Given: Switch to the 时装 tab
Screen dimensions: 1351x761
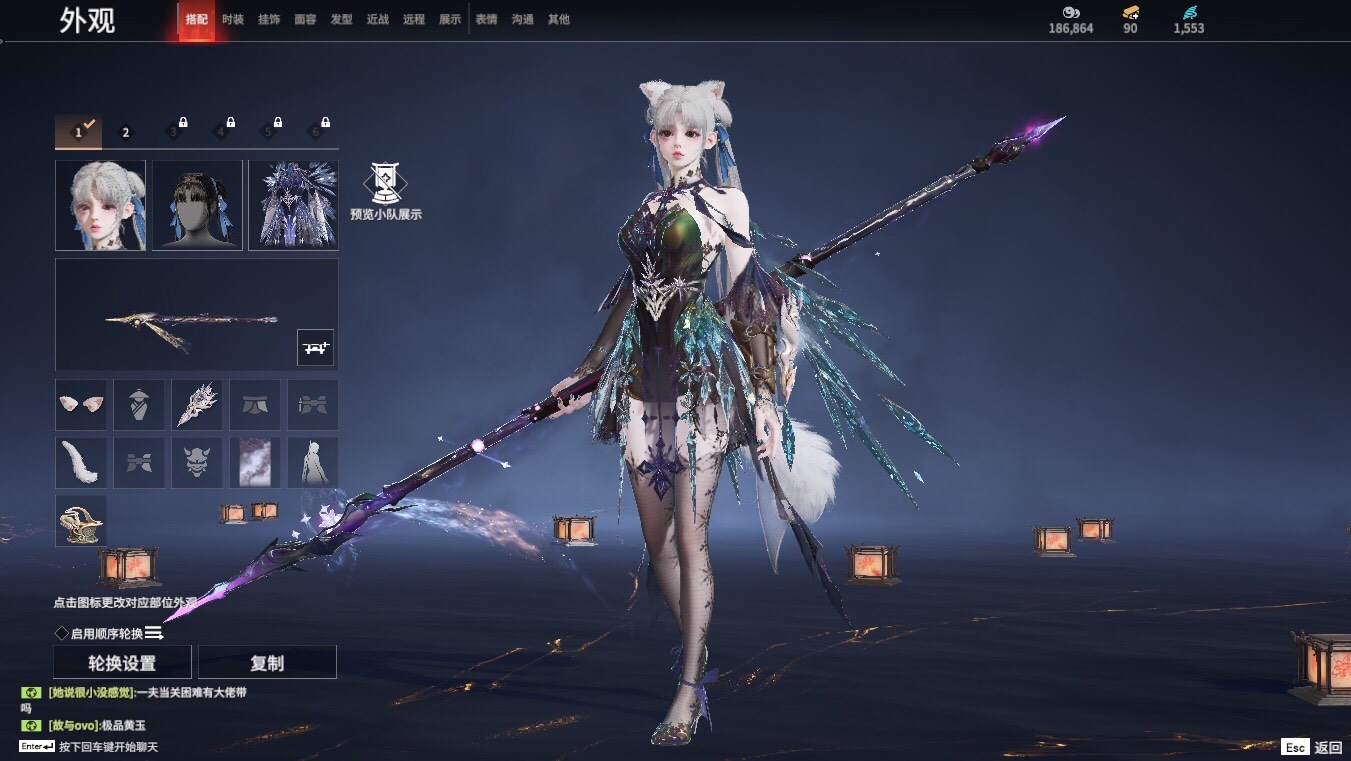Looking at the screenshot, I should tap(233, 19).
